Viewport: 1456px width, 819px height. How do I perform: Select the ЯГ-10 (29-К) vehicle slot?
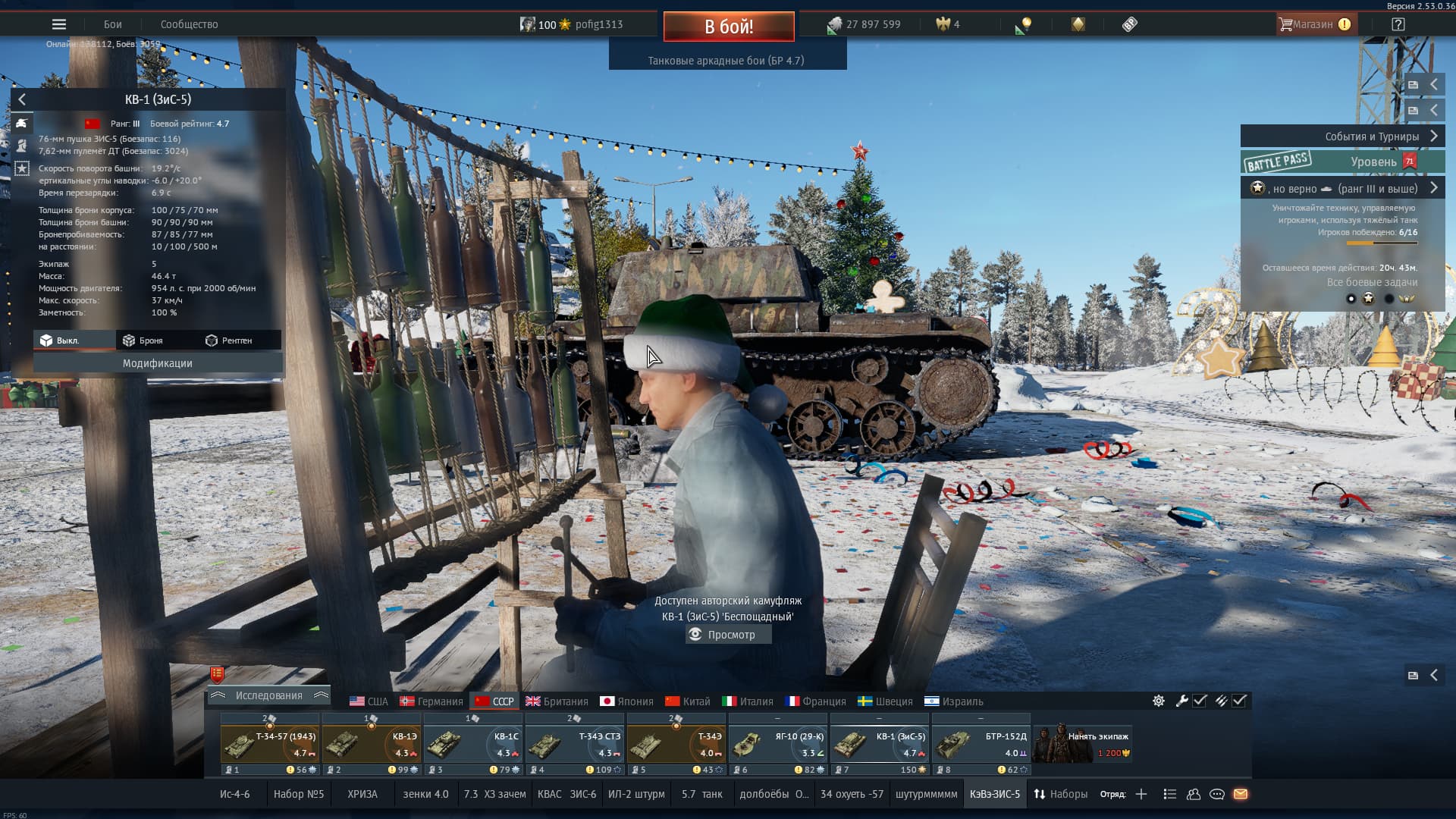click(778, 745)
